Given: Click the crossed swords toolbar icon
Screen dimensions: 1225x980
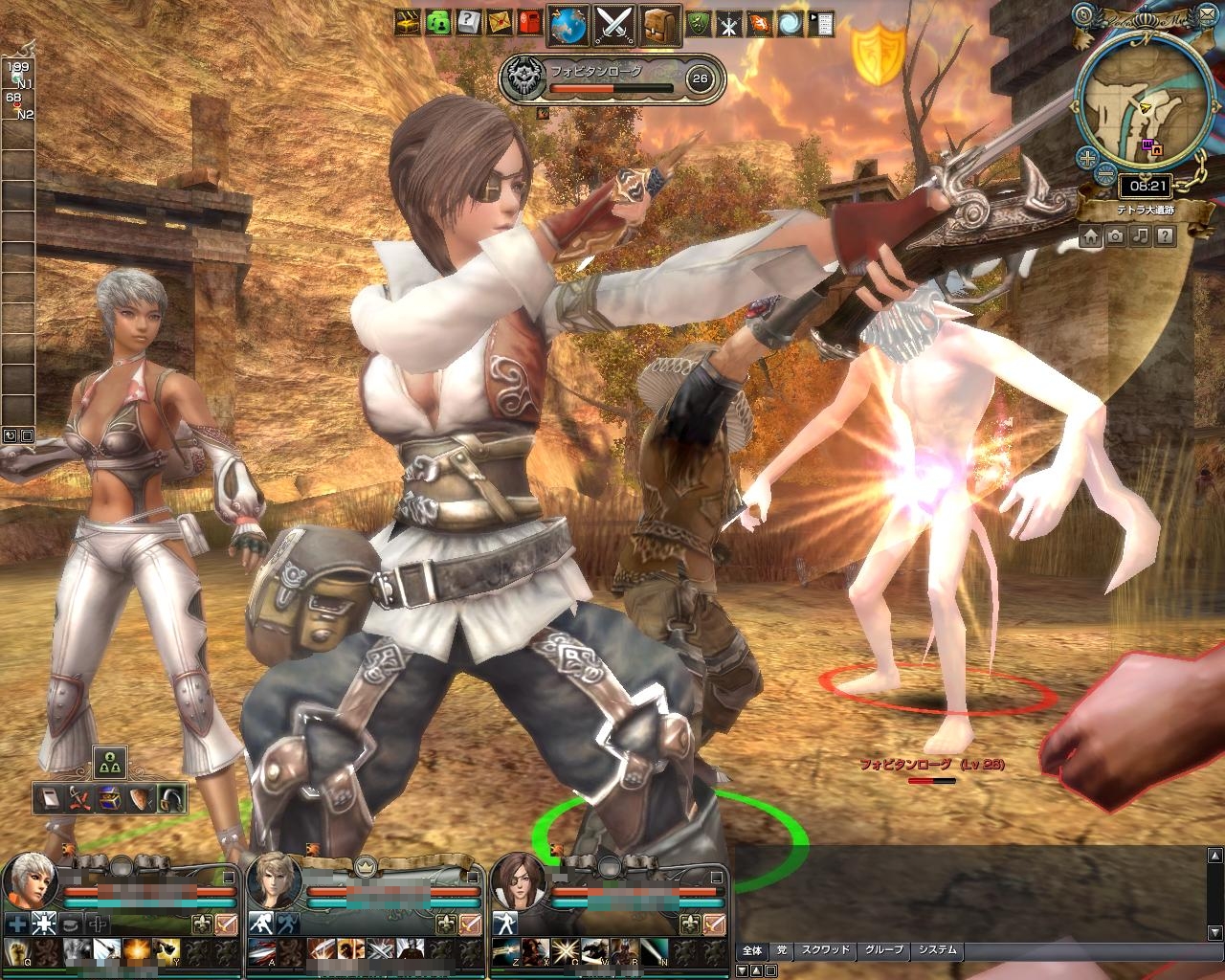Looking at the screenshot, I should coord(614,24).
